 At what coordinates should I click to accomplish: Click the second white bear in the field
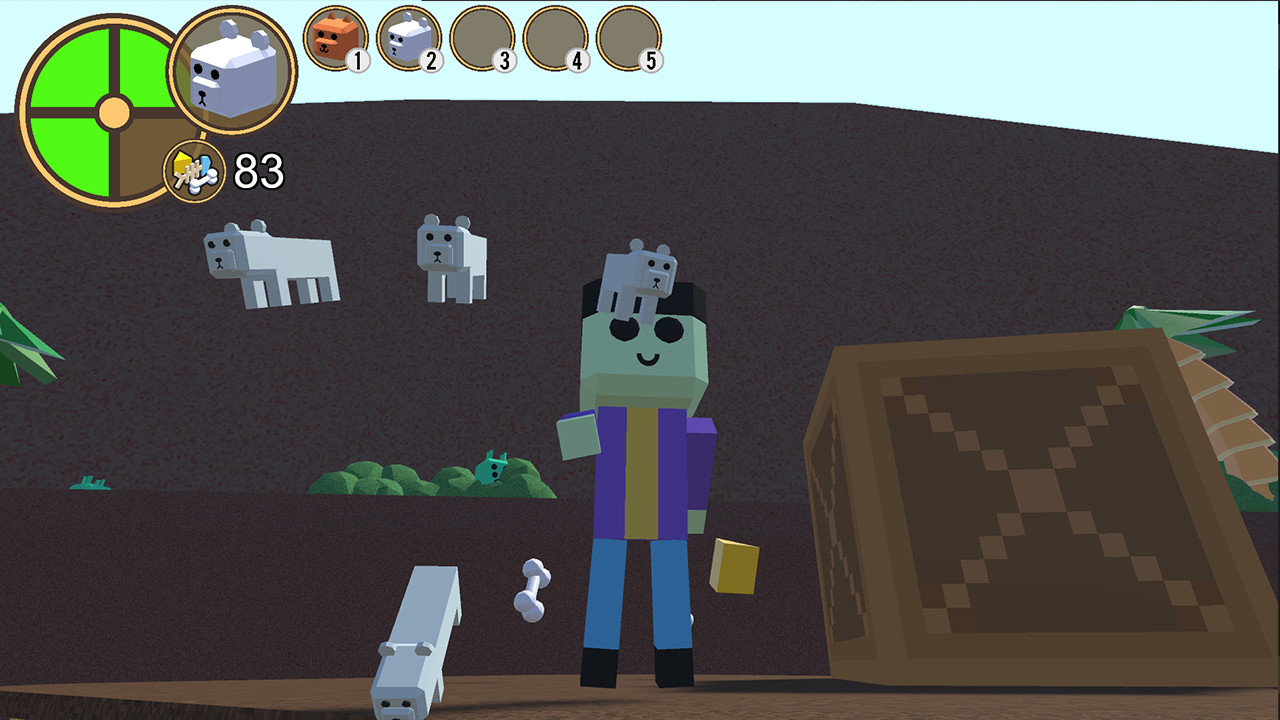[447, 255]
